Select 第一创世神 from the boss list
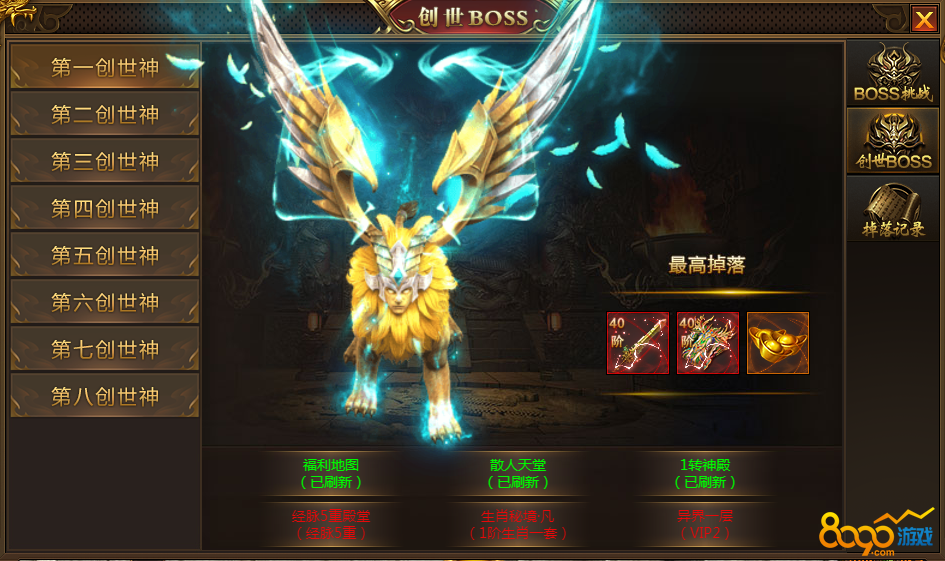The width and height of the screenshot is (945, 561). pos(105,68)
